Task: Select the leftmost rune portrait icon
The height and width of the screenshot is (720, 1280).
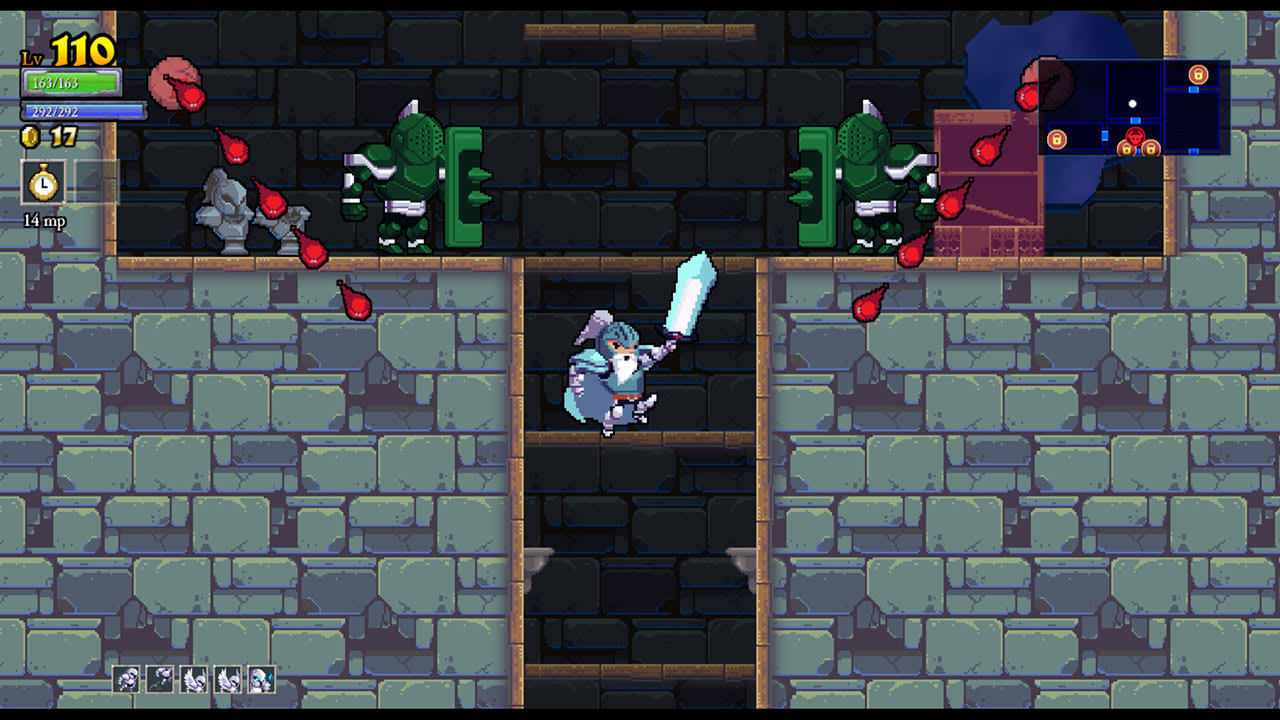Action: [x=126, y=679]
